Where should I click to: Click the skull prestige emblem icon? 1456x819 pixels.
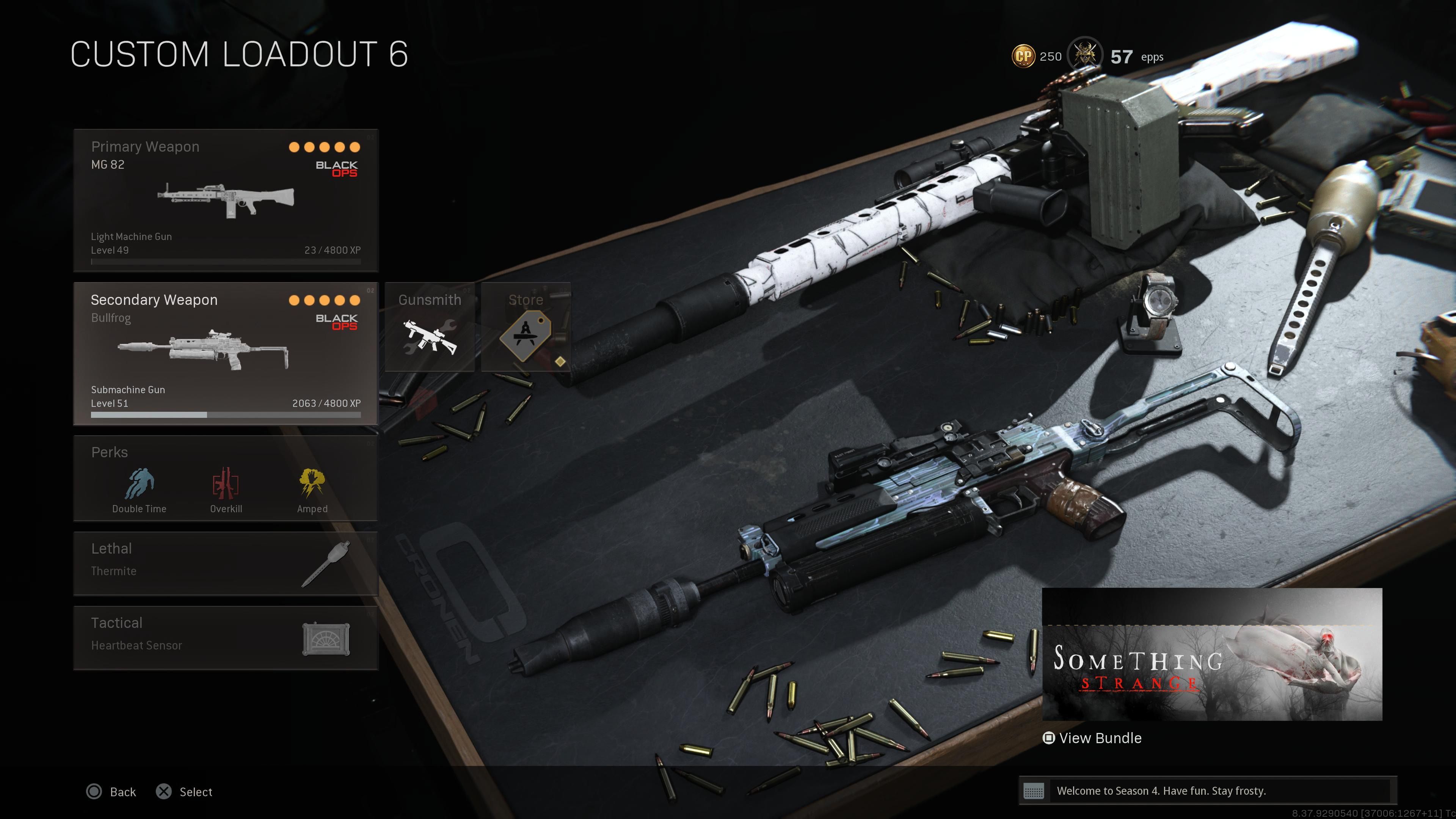tap(1086, 55)
